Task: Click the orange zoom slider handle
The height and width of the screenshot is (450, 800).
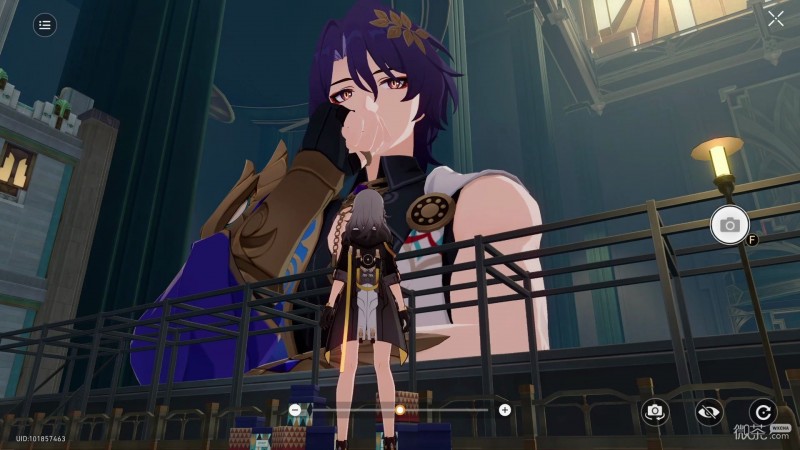Action: [x=400, y=409]
